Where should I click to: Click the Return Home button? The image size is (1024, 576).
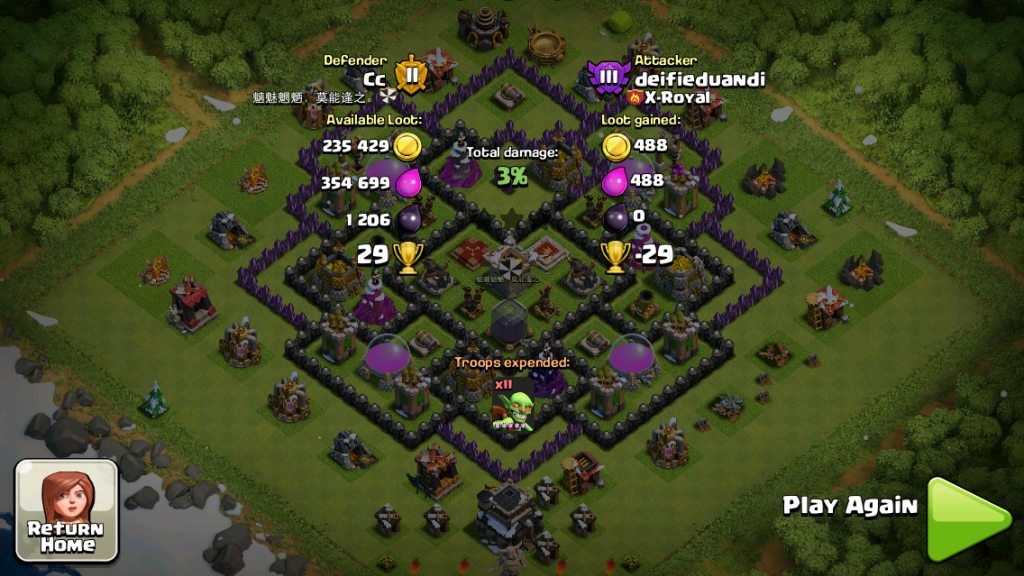pos(66,510)
